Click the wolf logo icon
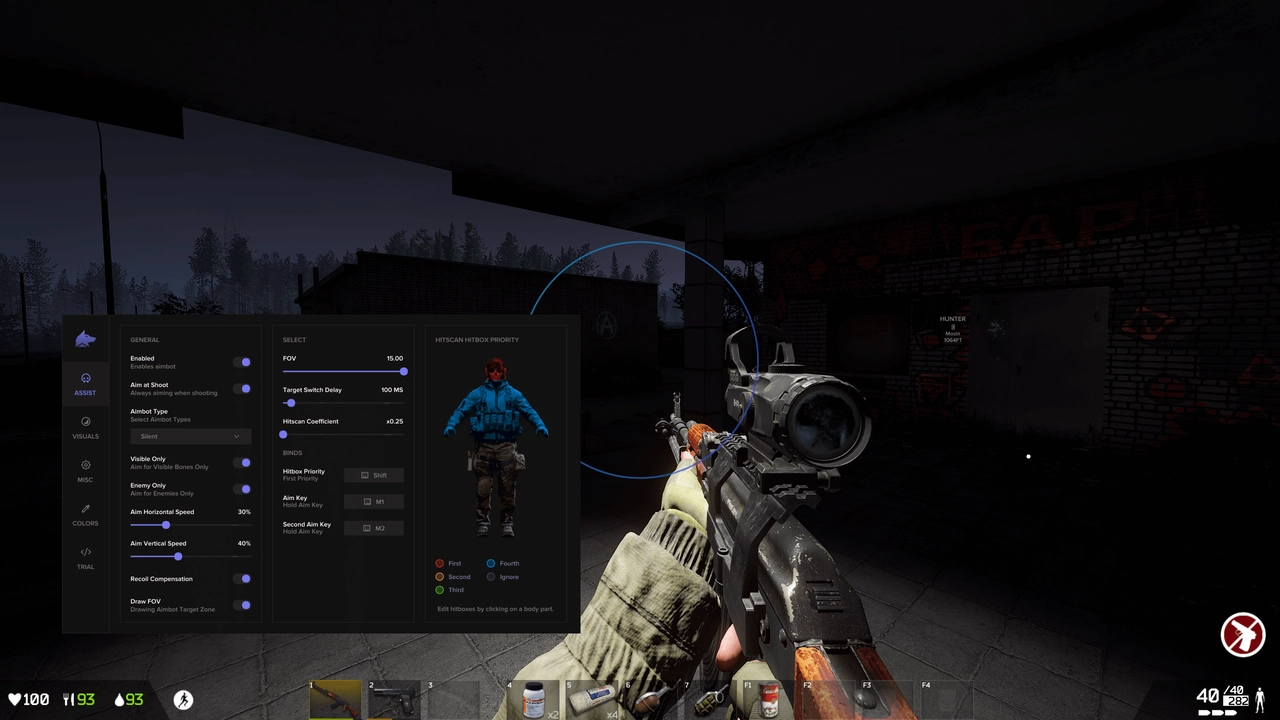 click(85, 339)
